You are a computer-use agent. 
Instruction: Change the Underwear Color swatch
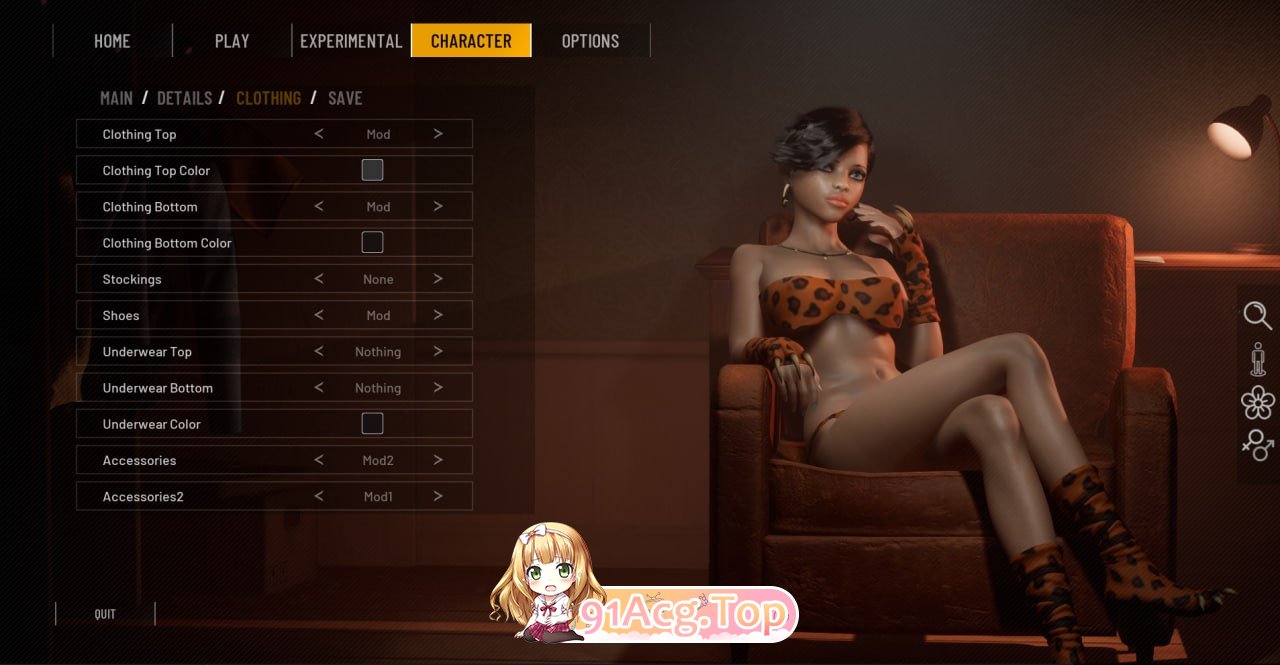tap(372, 424)
